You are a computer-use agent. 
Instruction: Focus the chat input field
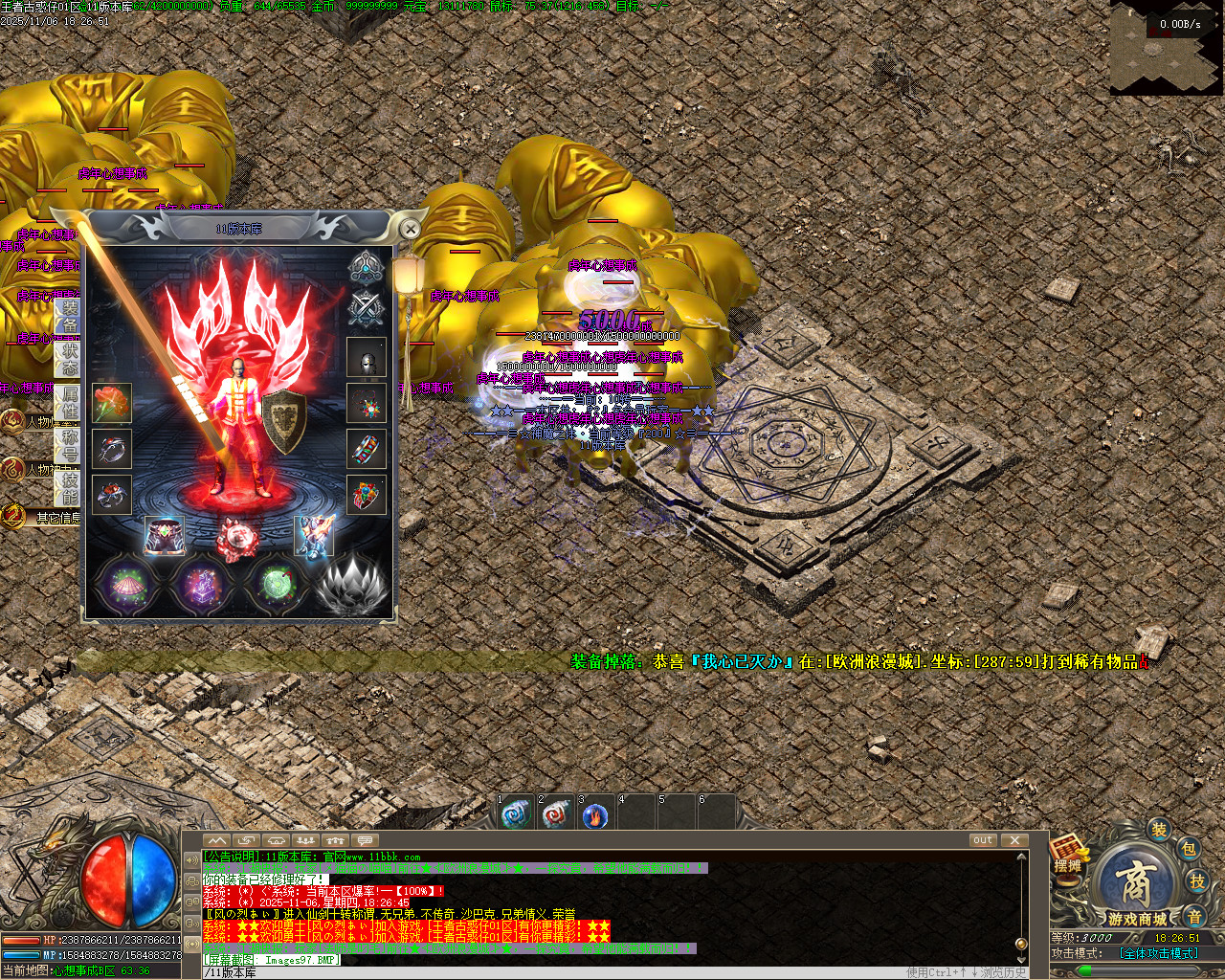pos(574,972)
